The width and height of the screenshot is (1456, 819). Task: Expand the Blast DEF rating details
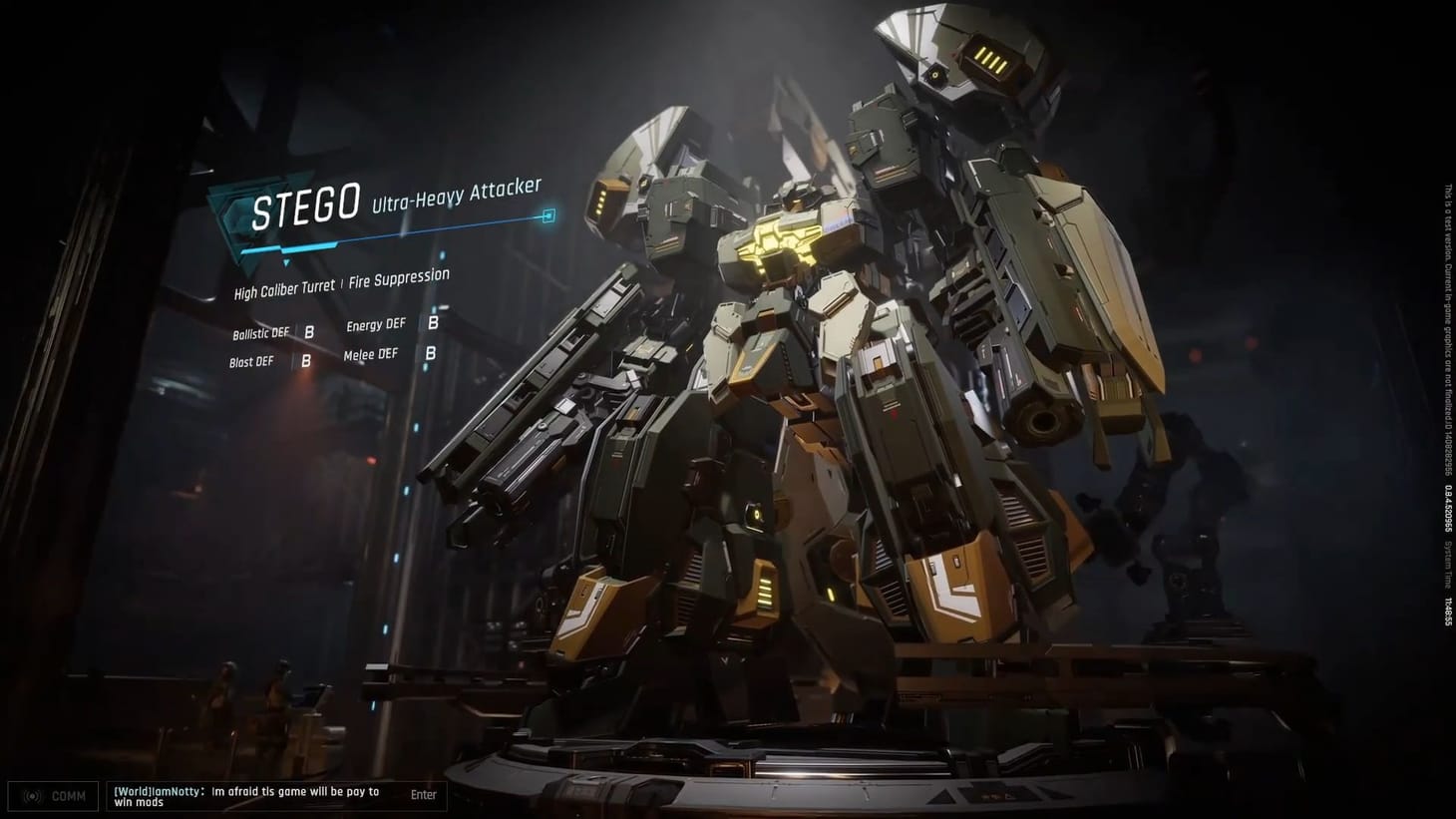click(x=250, y=361)
